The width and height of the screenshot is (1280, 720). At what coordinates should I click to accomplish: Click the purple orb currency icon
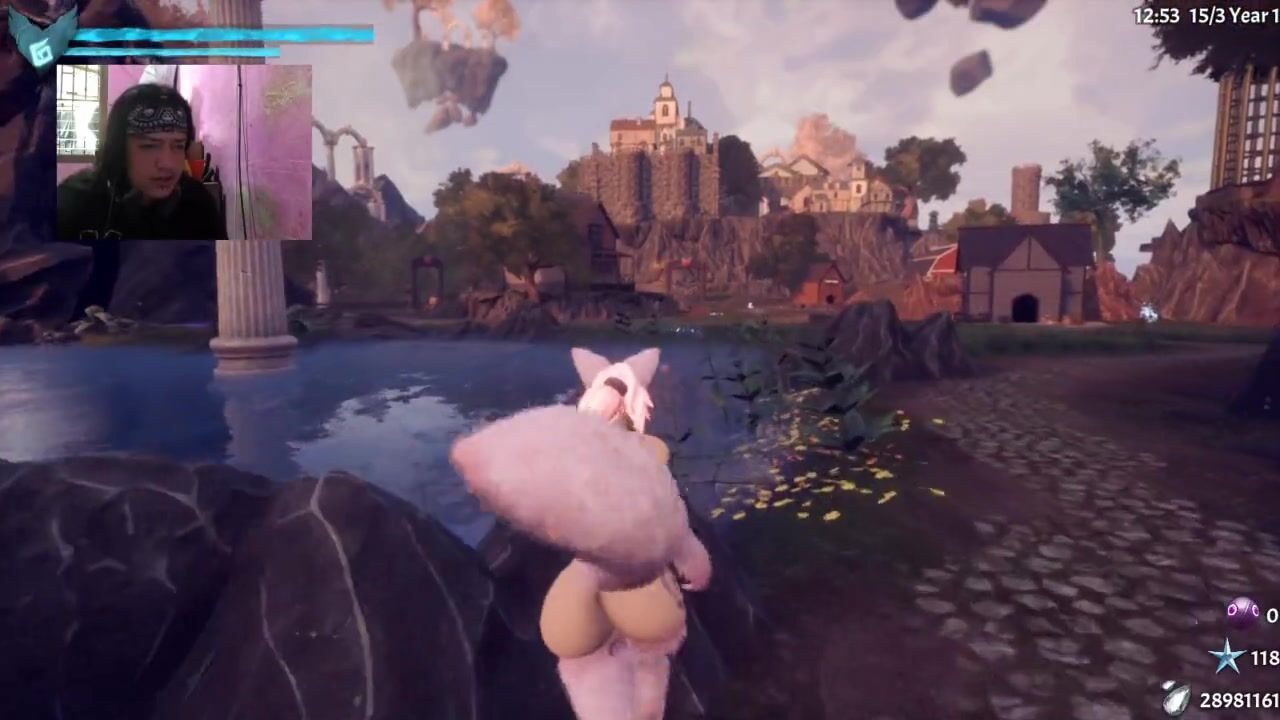pyautogui.click(x=1242, y=613)
